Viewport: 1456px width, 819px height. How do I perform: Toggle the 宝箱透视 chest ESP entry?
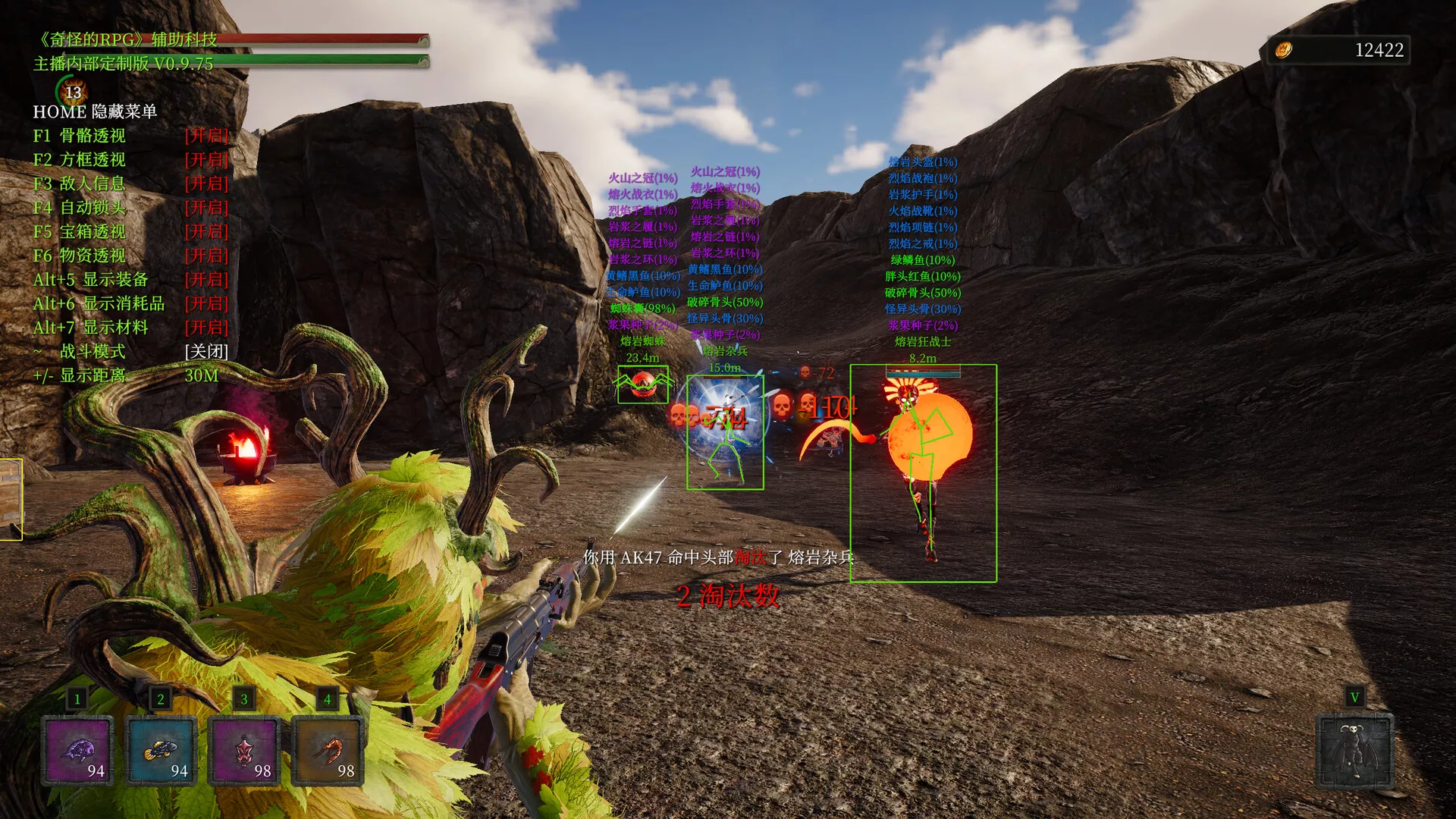130,232
